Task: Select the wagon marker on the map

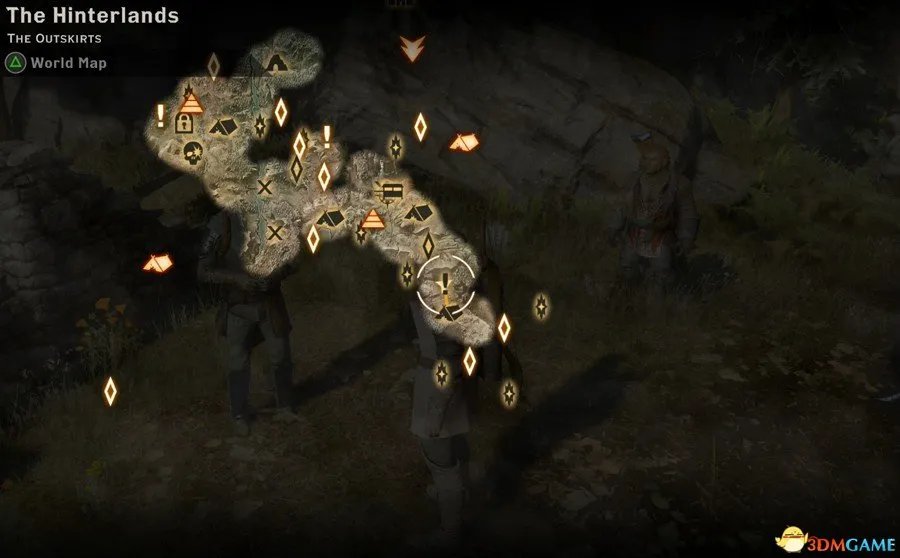Action: 391,188
